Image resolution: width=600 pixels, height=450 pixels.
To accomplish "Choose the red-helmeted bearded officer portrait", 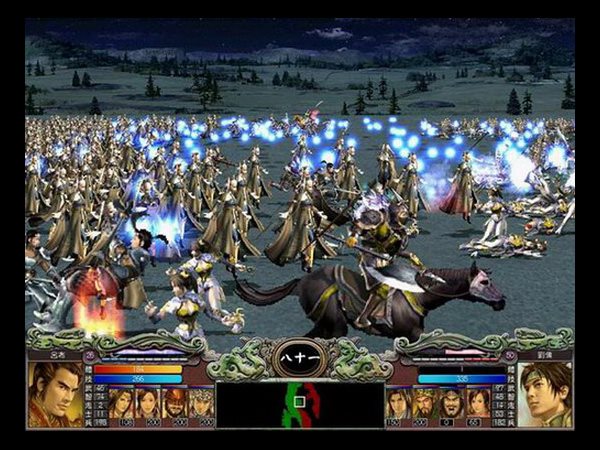I will 175,402.
